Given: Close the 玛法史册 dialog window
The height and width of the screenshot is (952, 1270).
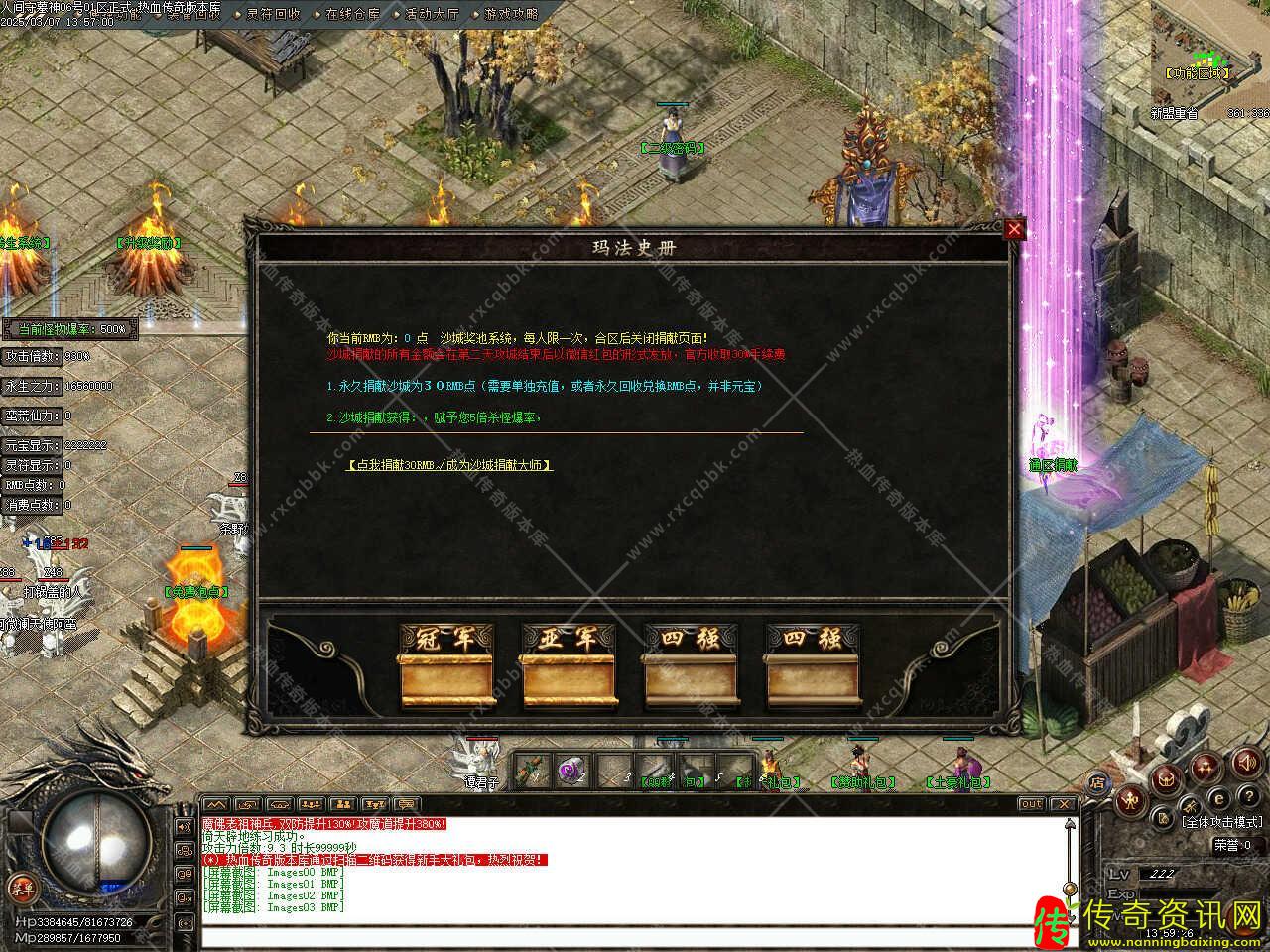Looking at the screenshot, I should 1014,230.
